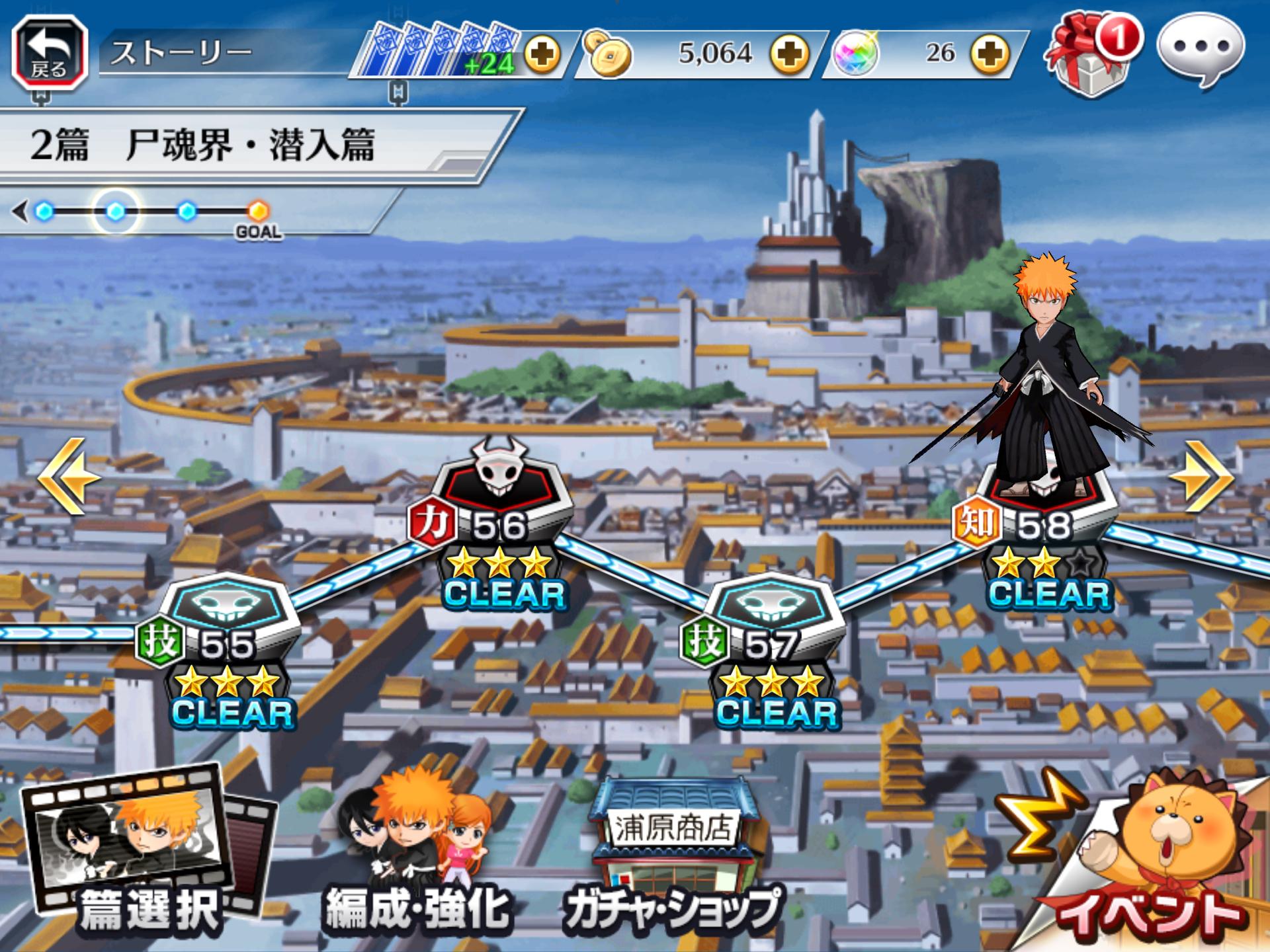Open 編成・強化 team menu
Image resolution: width=1270 pixels, height=952 pixels.
(x=415, y=859)
